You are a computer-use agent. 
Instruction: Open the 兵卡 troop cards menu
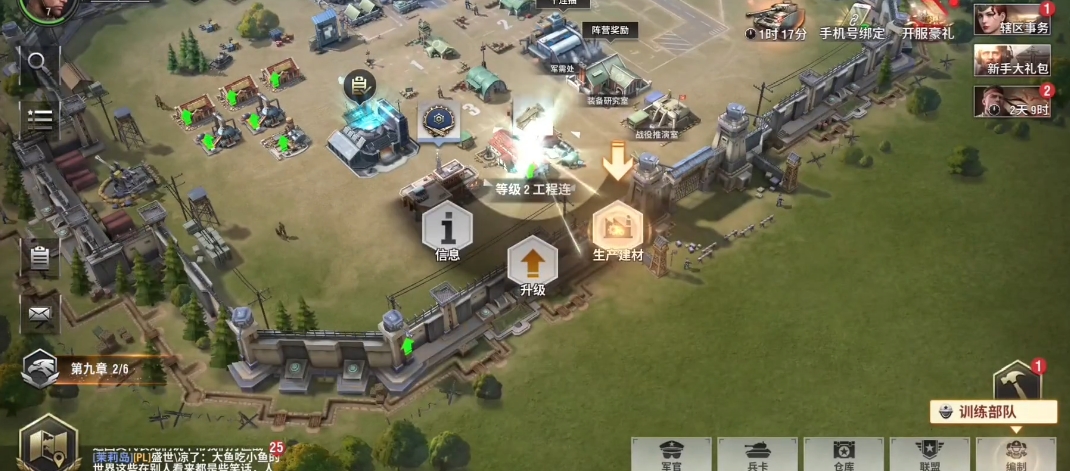click(x=757, y=454)
